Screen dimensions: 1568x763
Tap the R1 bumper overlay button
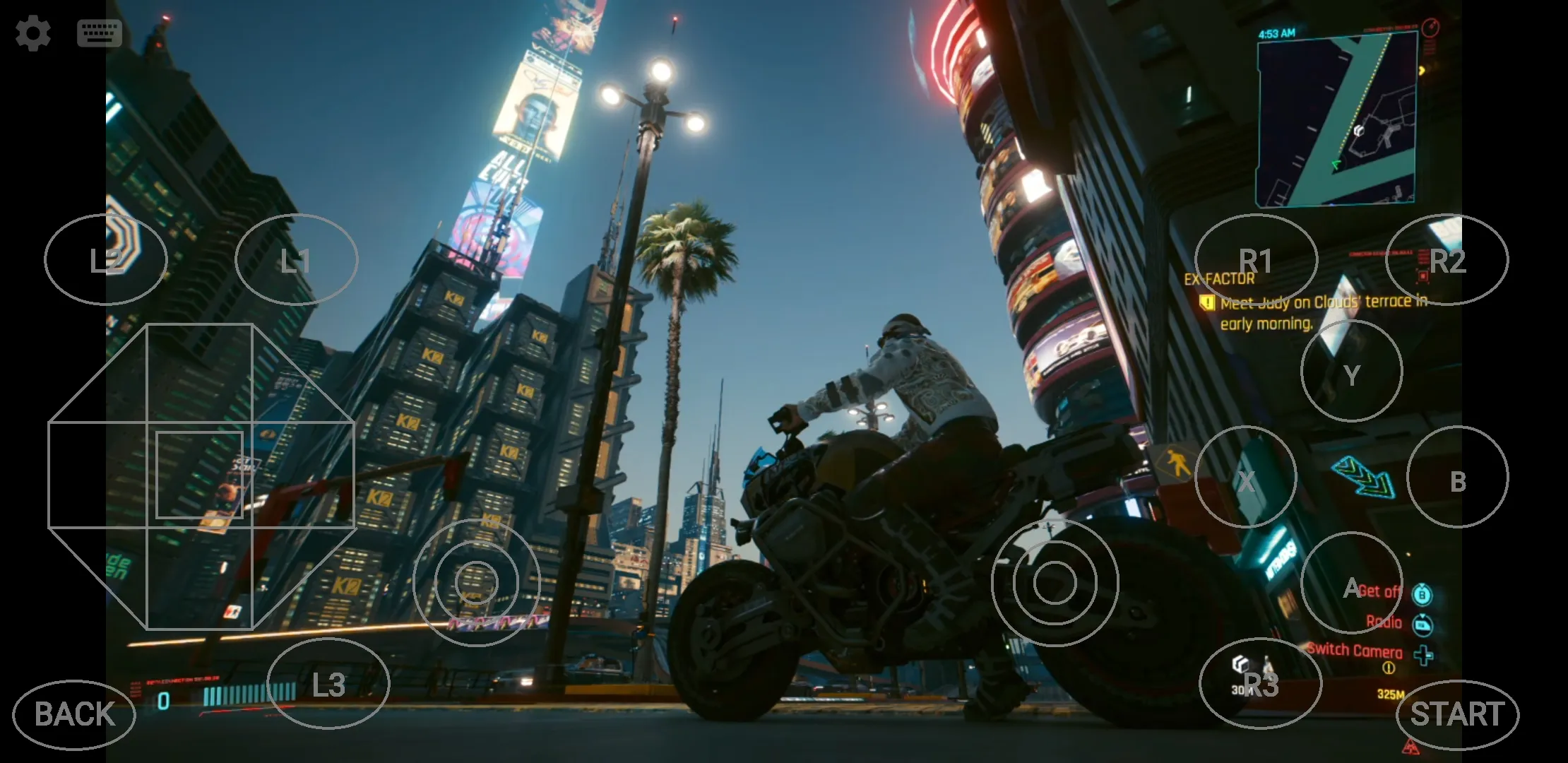click(x=1256, y=260)
